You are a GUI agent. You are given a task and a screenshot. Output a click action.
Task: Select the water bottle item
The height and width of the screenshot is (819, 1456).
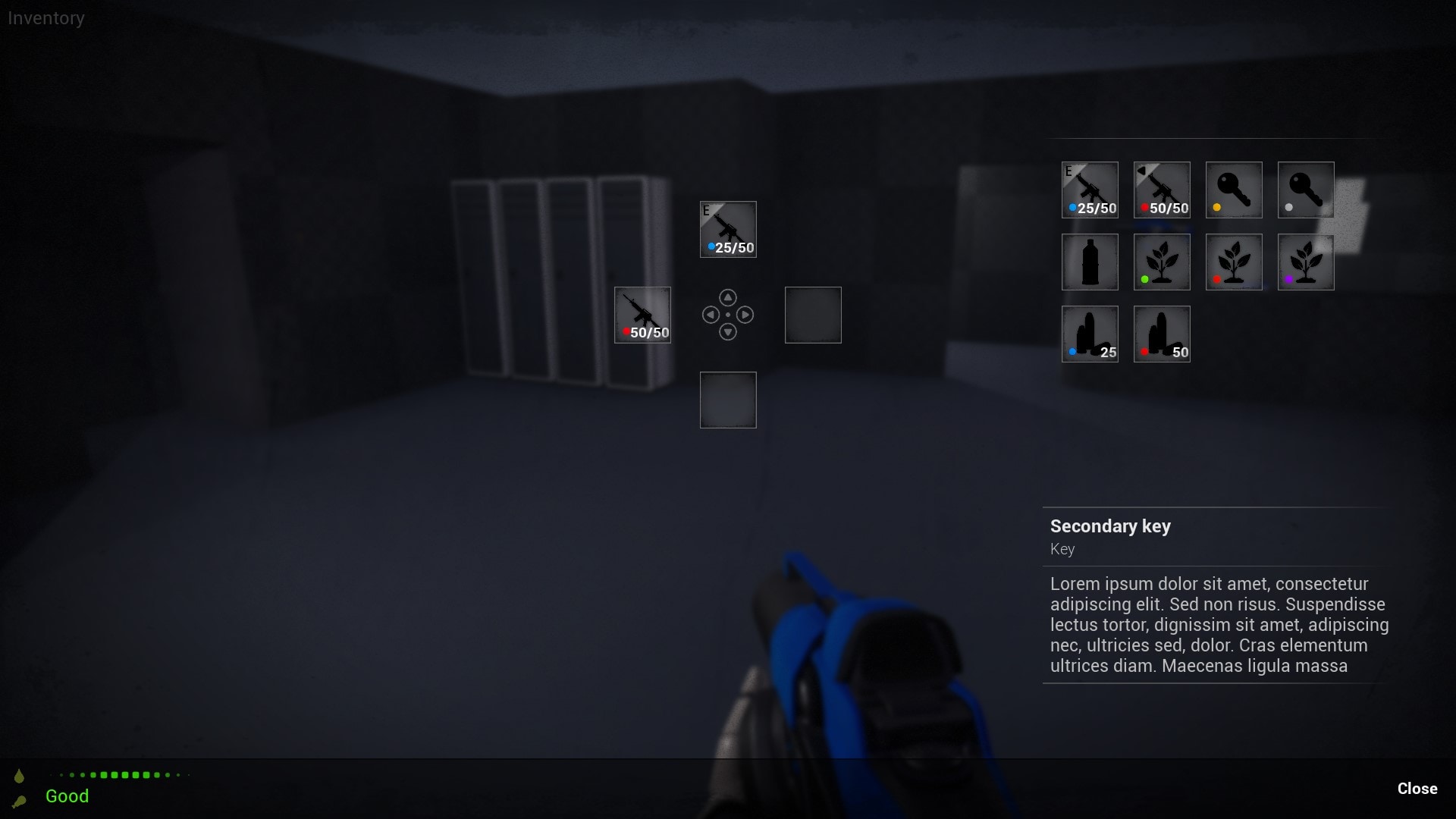click(1090, 262)
